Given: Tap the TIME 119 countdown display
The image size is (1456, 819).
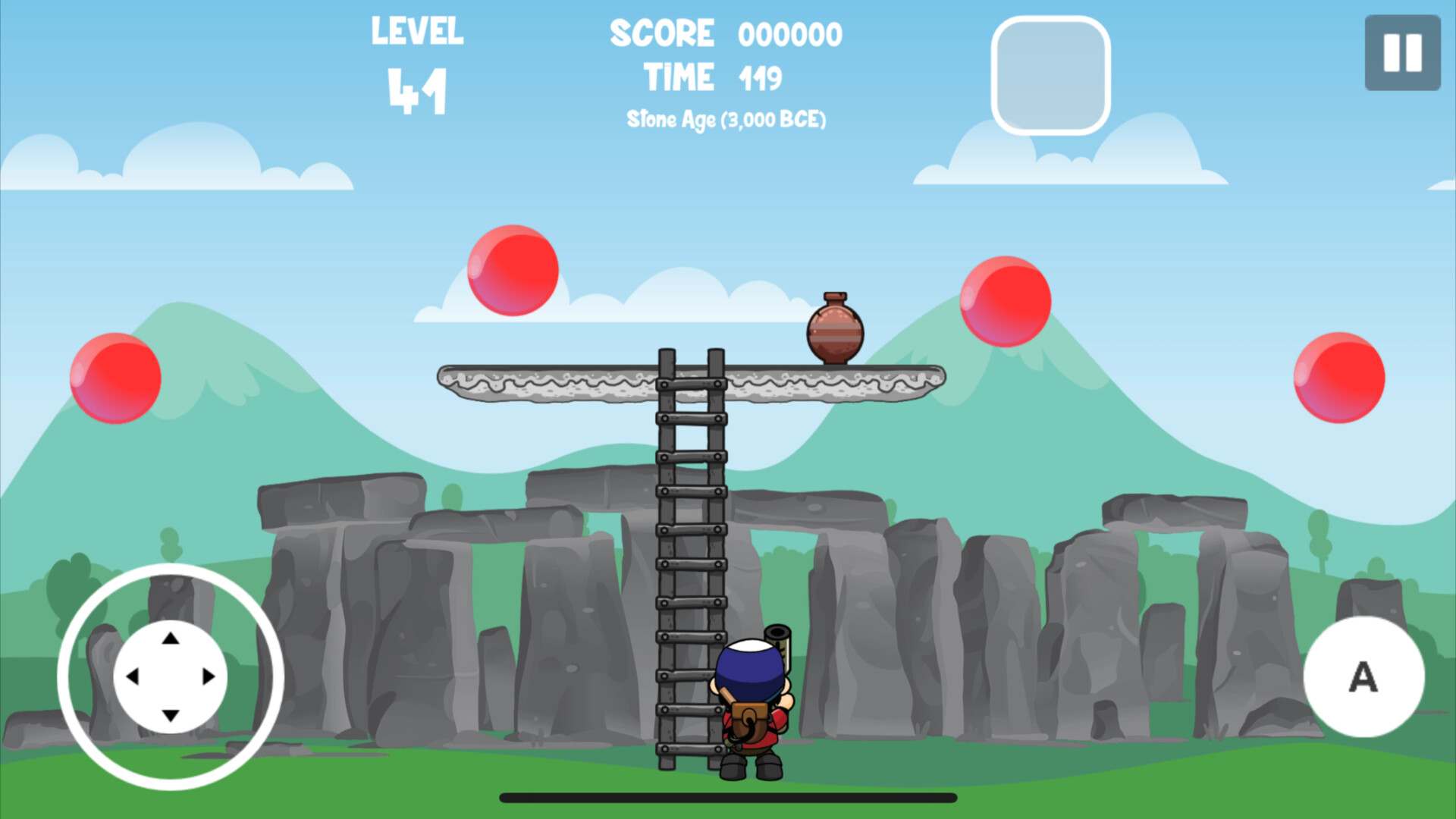Looking at the screenshot, I should 713,75.
